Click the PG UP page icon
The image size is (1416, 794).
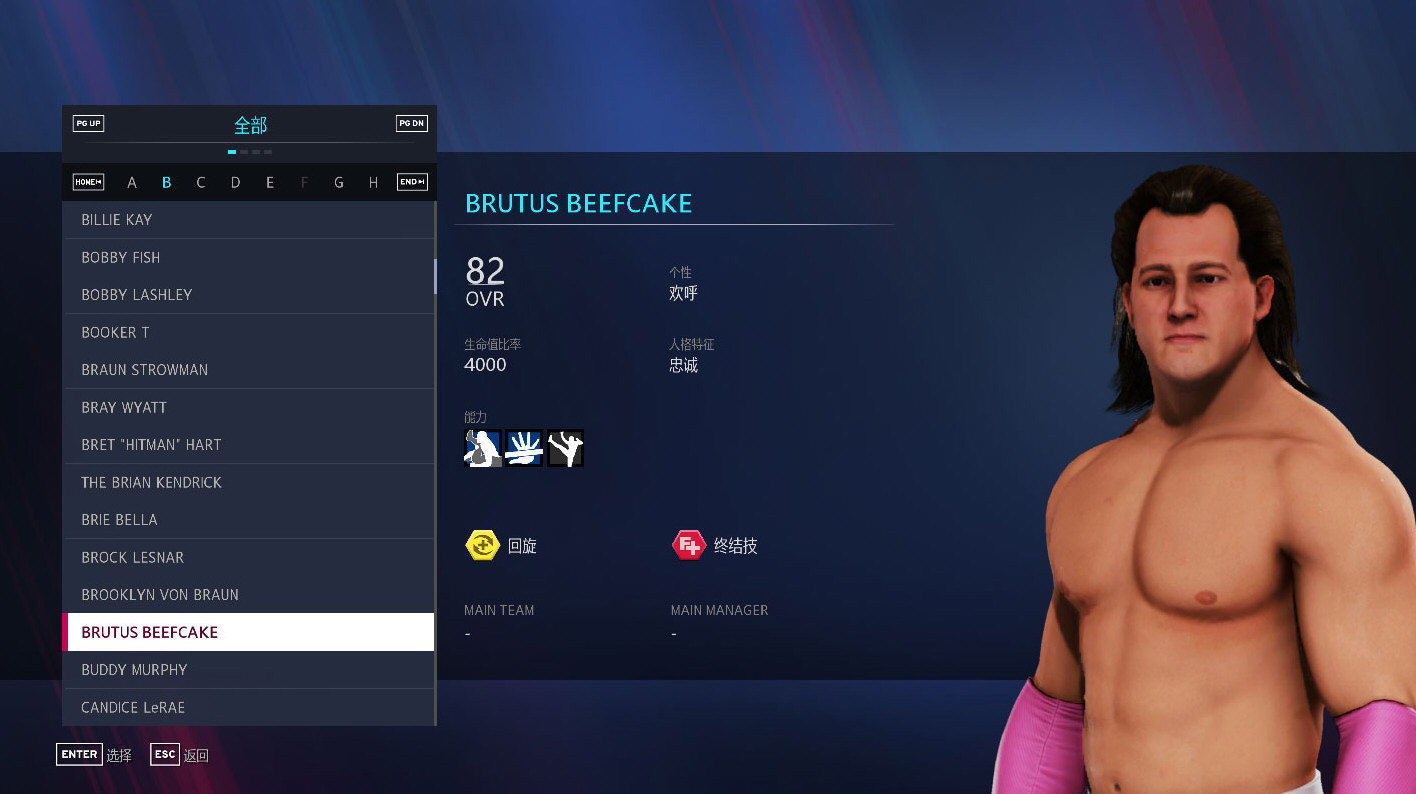pos(88,123)
